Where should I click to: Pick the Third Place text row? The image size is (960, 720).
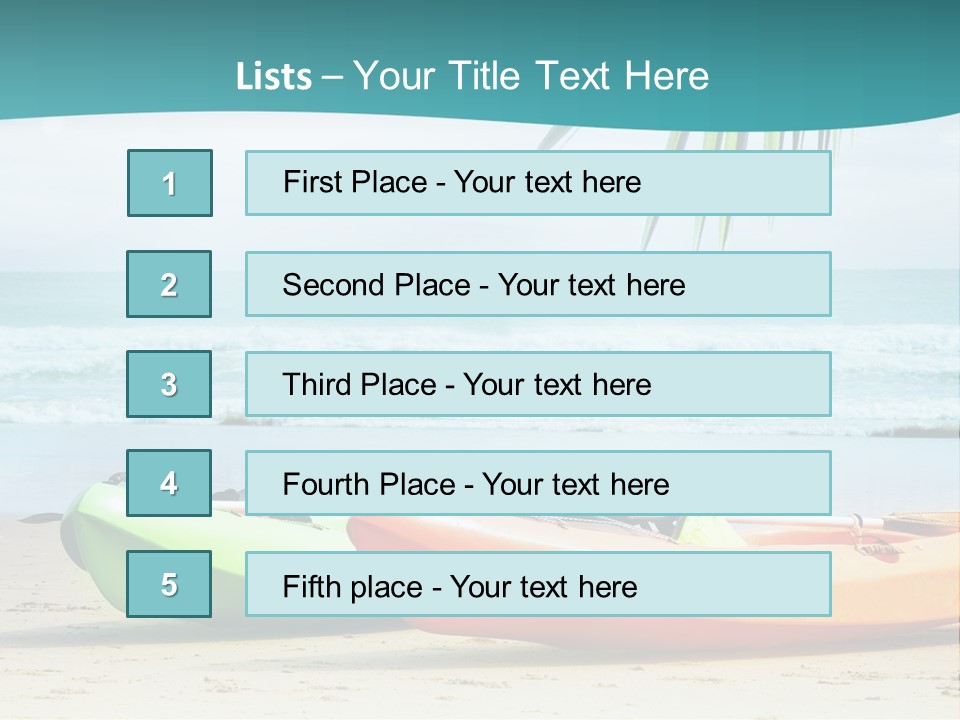point(538,384)
